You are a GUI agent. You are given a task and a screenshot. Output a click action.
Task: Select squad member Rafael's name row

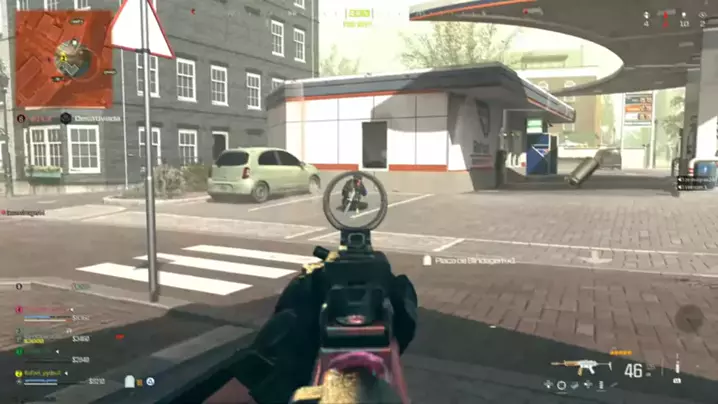tap(46, 374)
